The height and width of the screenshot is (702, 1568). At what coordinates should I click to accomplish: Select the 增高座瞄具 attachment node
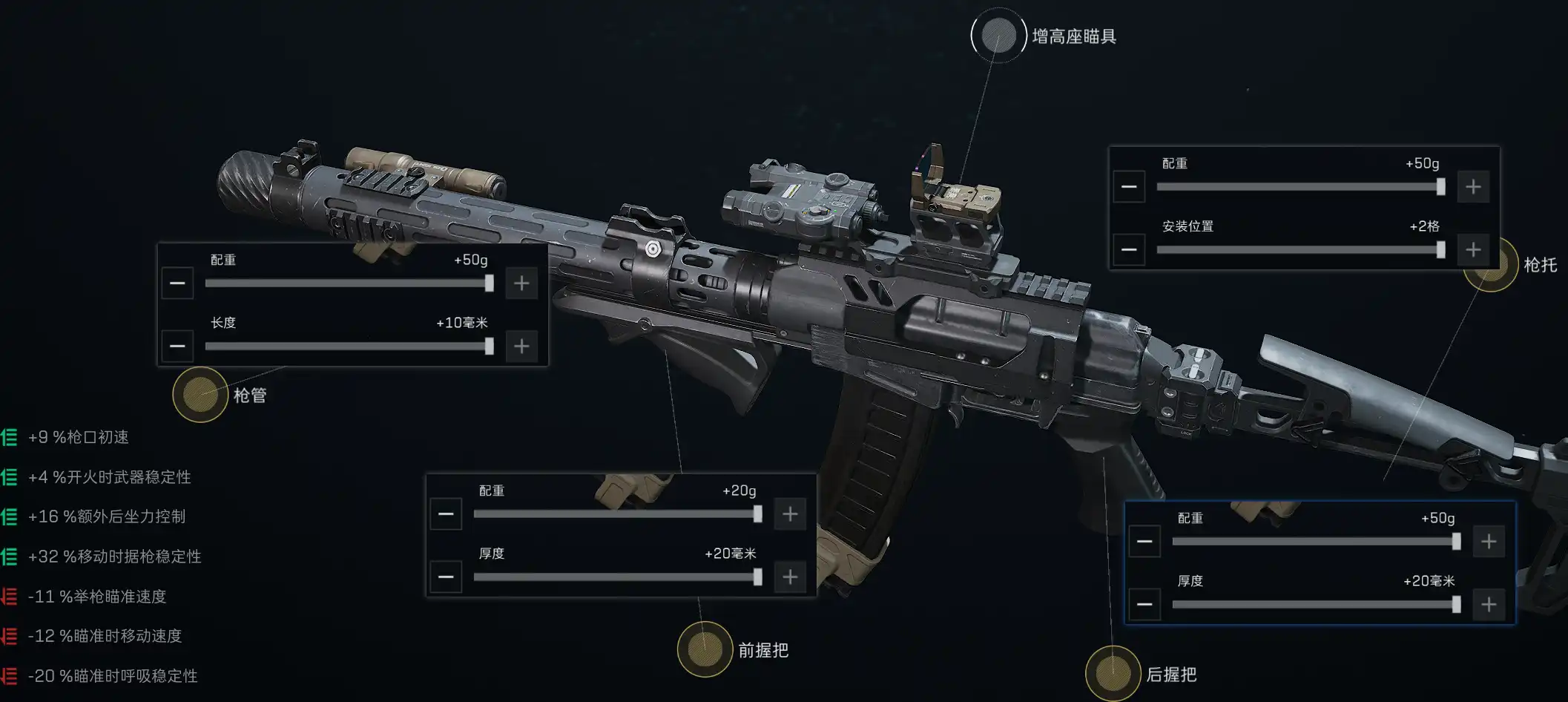point(998,36)
